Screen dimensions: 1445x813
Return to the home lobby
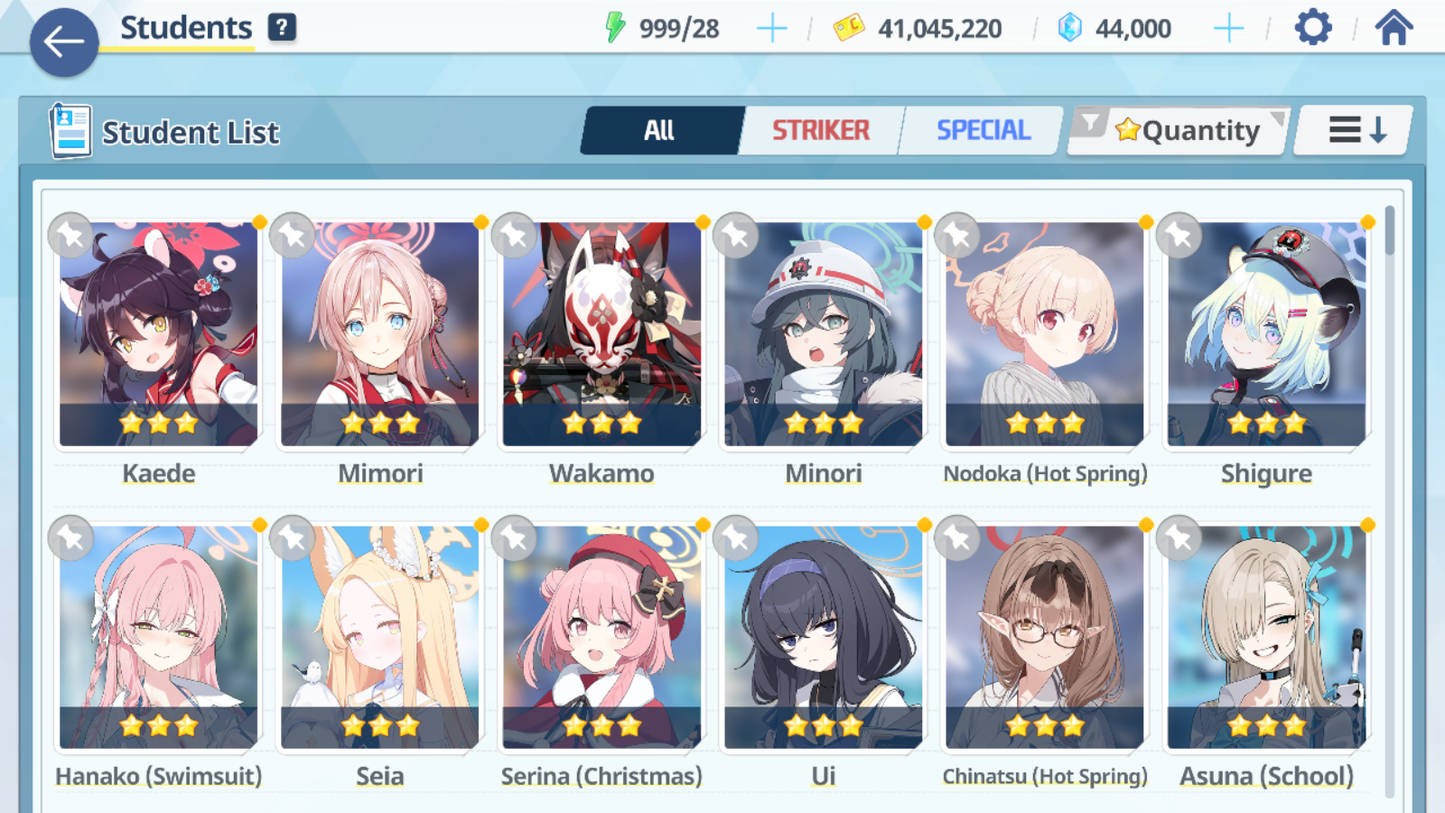(x=1393, y=28)
